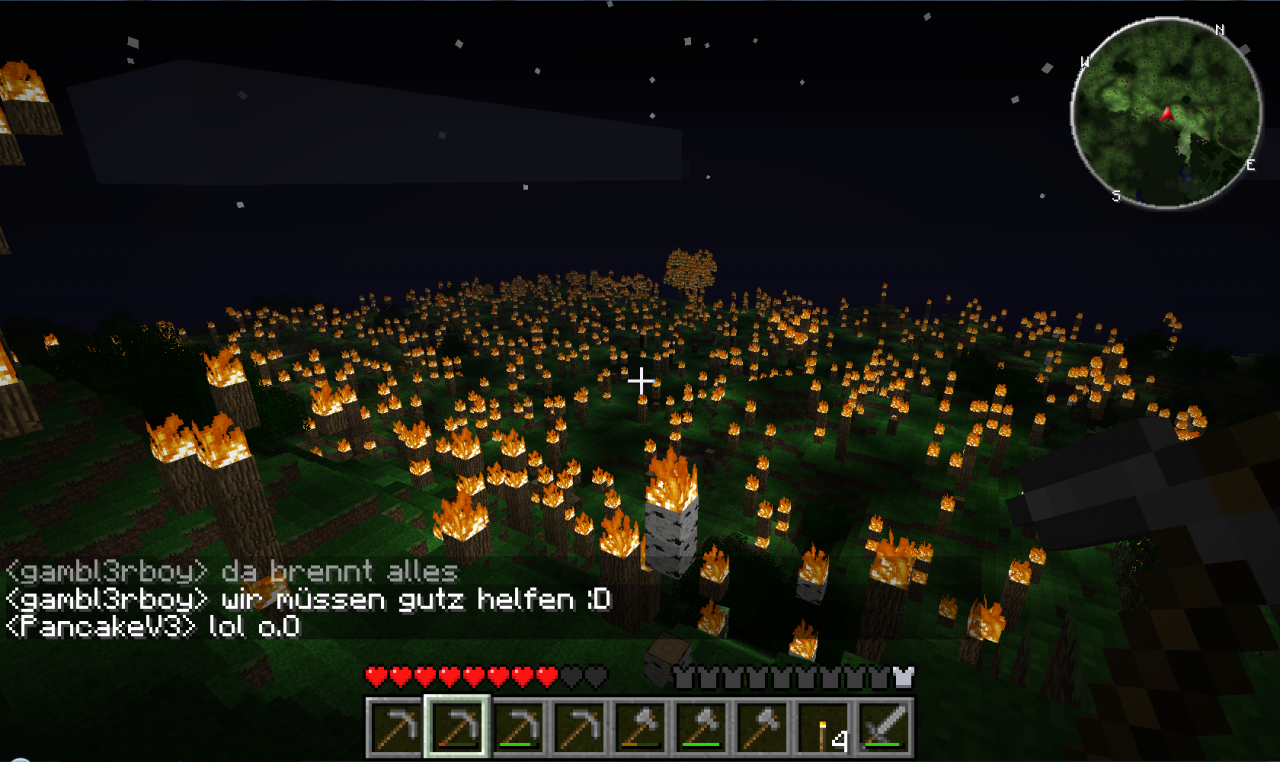The image size is (1280, 762).
Task: Select the damaged pickaxe in slot two
Action: click(458, 725)
